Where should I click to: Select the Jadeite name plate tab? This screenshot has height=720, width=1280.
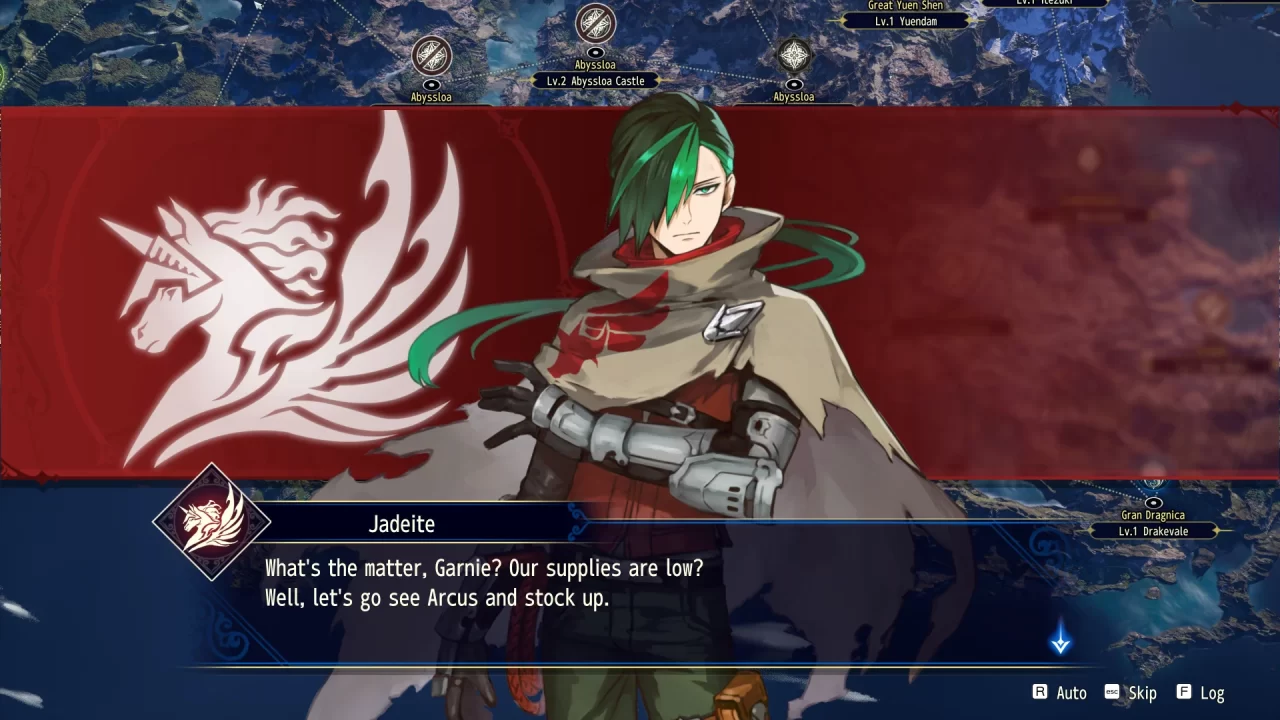(x=402, y=523)
